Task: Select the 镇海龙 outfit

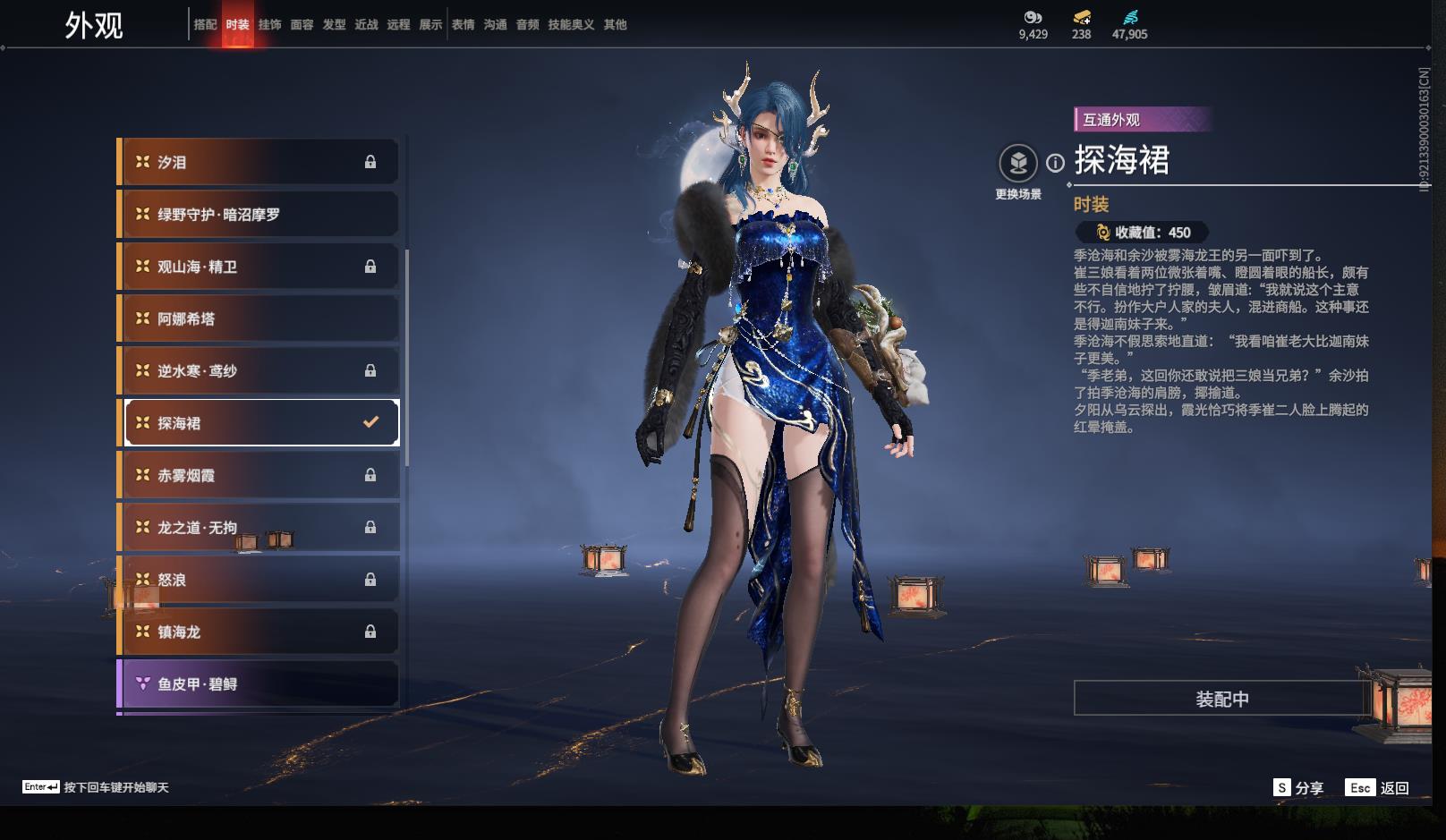Action: [259, 632]
